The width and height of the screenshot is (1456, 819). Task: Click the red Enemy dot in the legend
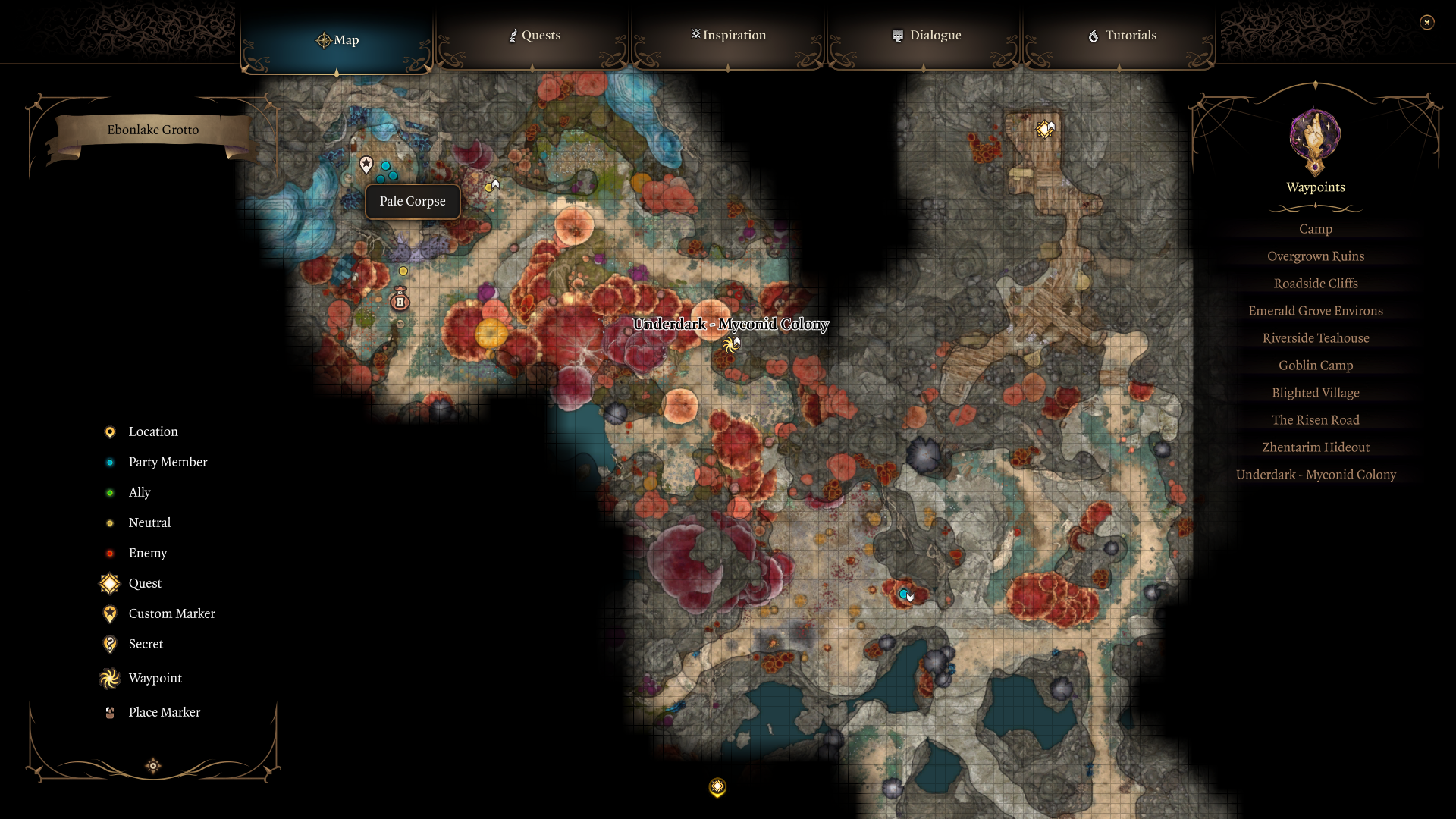[109, 553]
